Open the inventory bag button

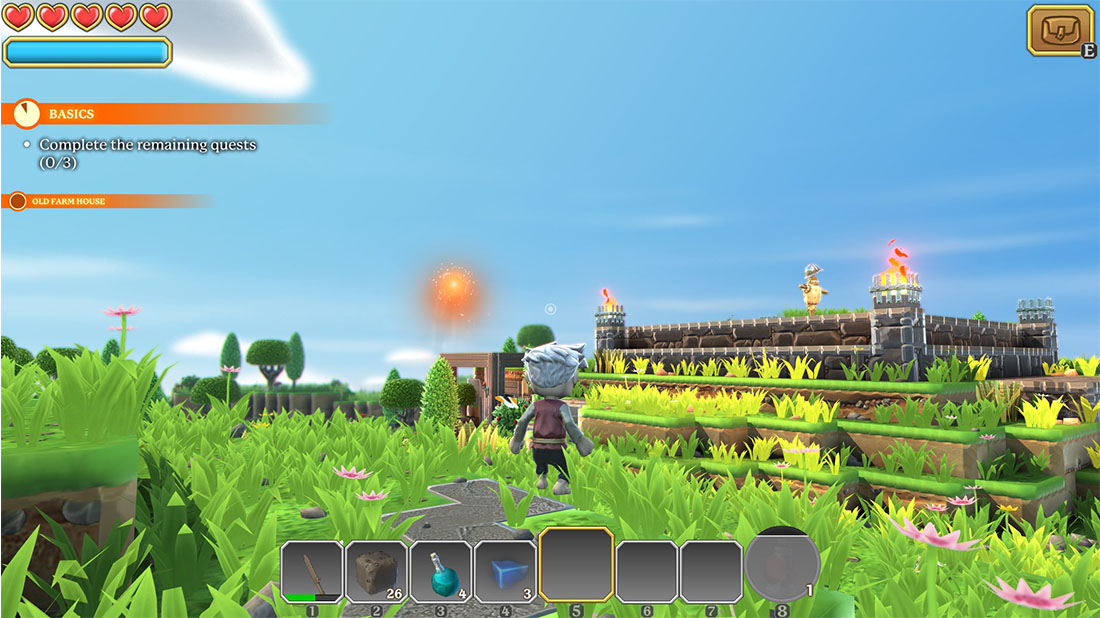coord(1060,30)
